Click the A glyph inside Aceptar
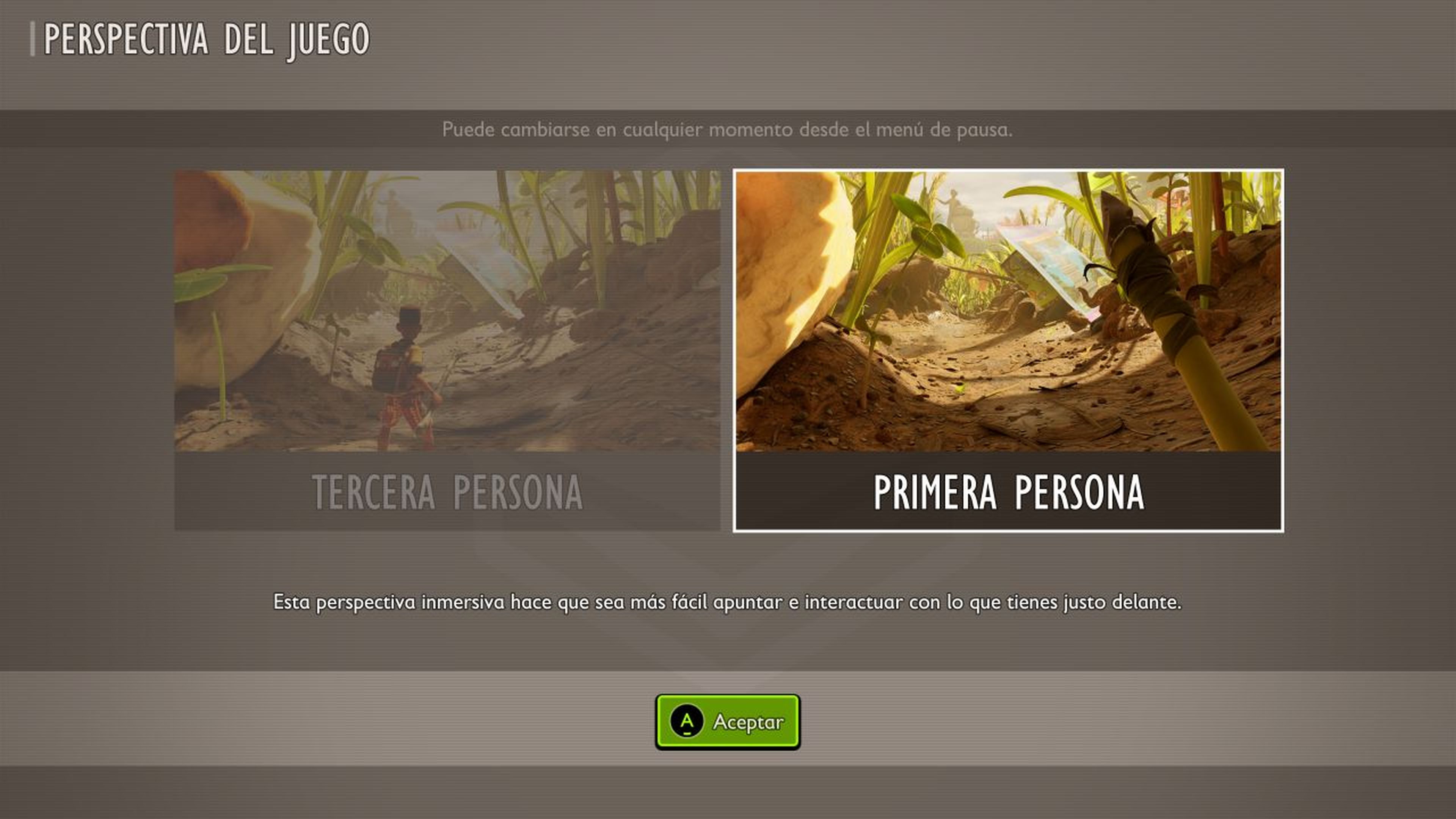Viewport: 1456px width, 819px height. [x=687, y=721]
